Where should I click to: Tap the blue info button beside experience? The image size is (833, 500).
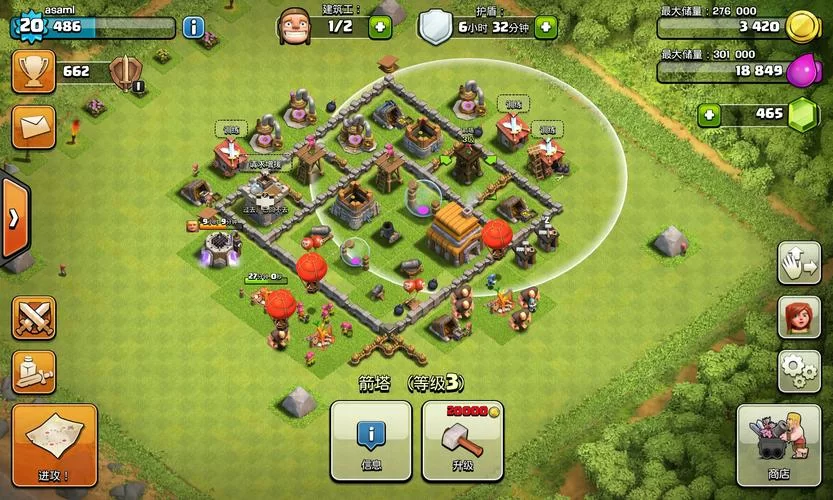(193, 27)
